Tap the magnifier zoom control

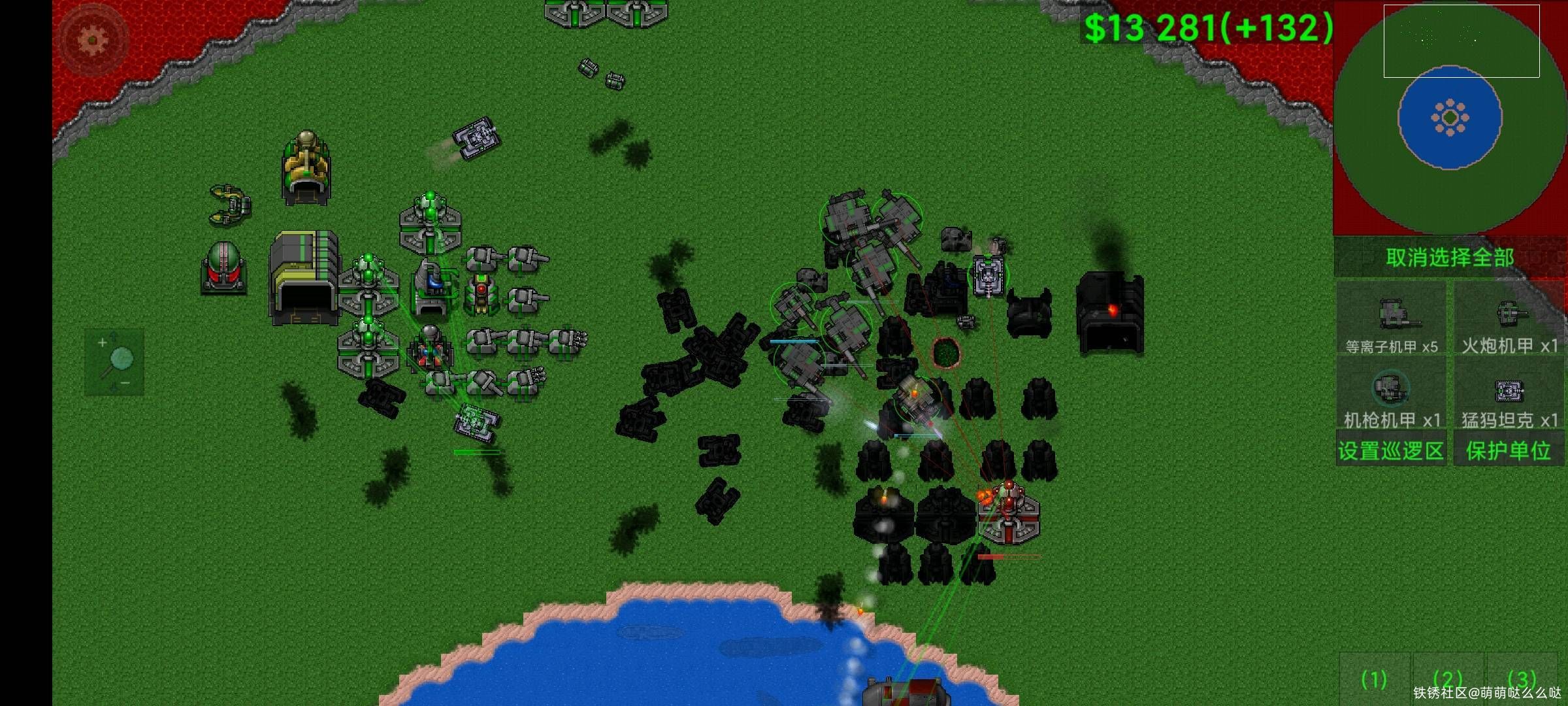114,361
